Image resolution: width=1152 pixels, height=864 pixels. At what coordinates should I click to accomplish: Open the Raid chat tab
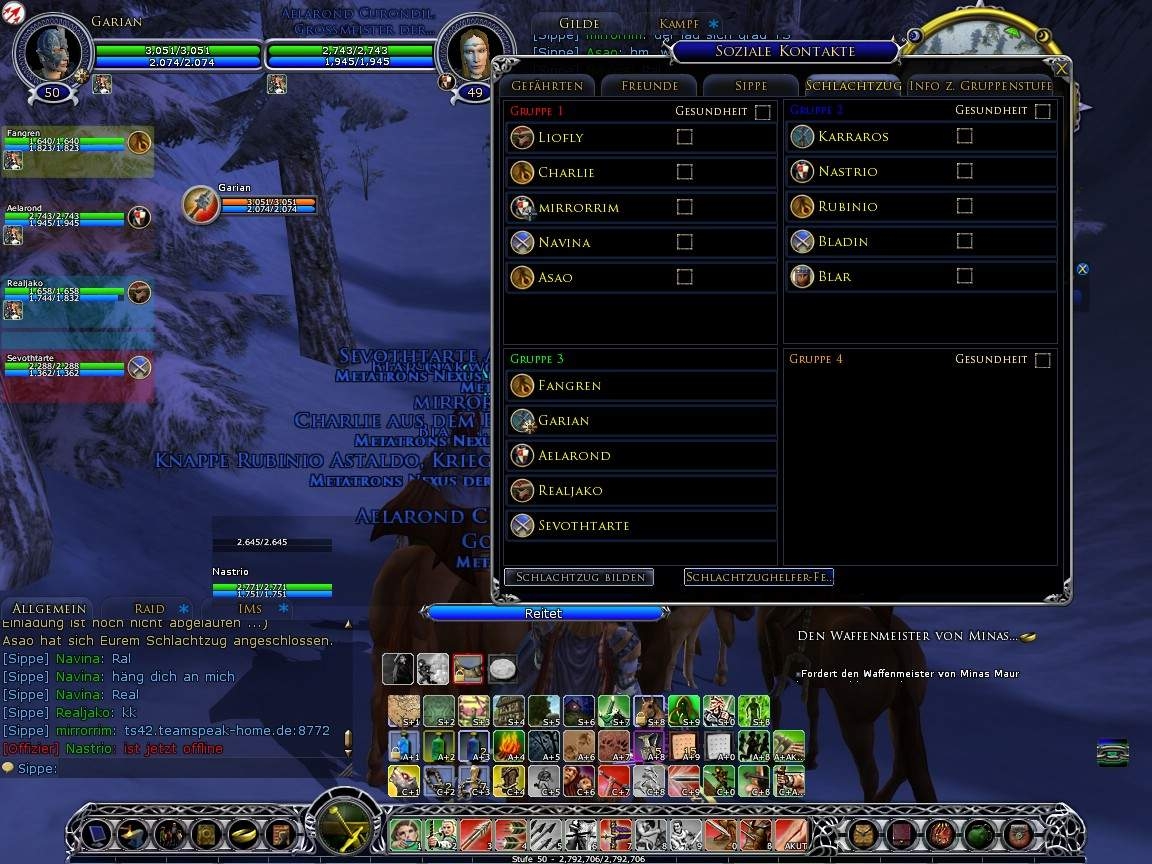click(150, 608)
